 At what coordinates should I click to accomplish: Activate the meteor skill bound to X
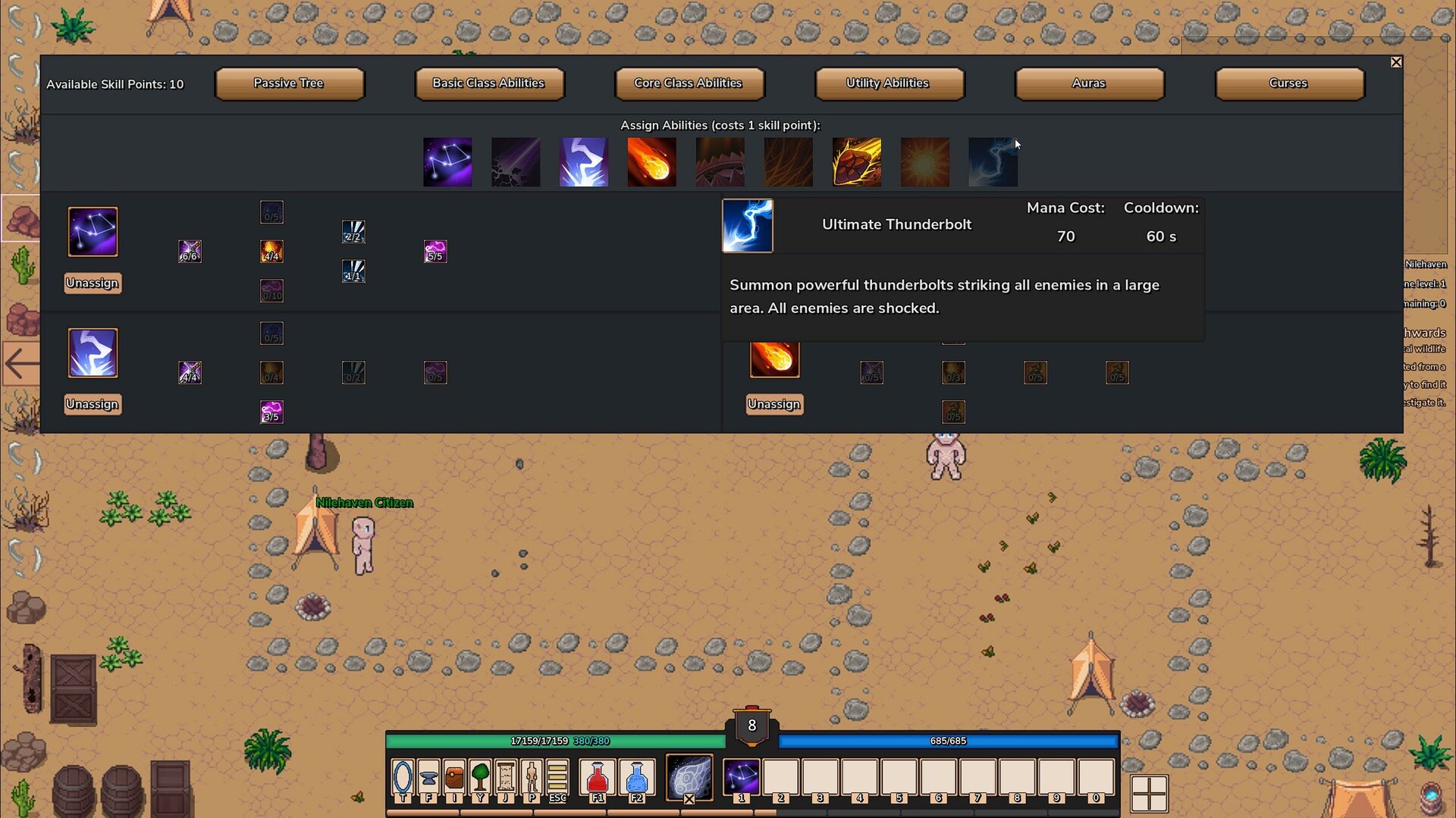[690, 778]
